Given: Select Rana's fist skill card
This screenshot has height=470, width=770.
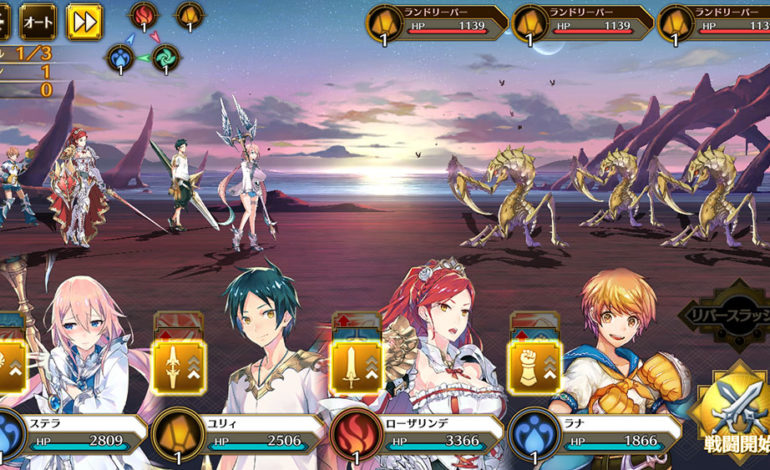Looking at the screenshot, I should pyautogui.click(x=534, y=366).
